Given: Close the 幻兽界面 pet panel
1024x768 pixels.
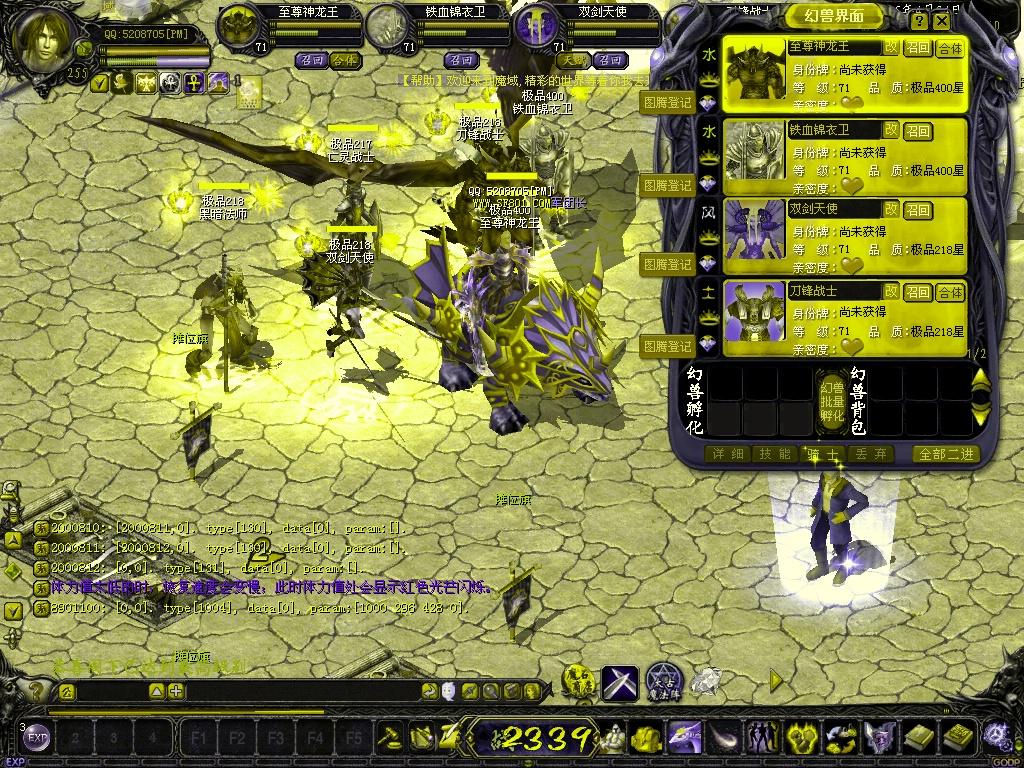Looking at the screenshot, I should click(x=943, y=20).
